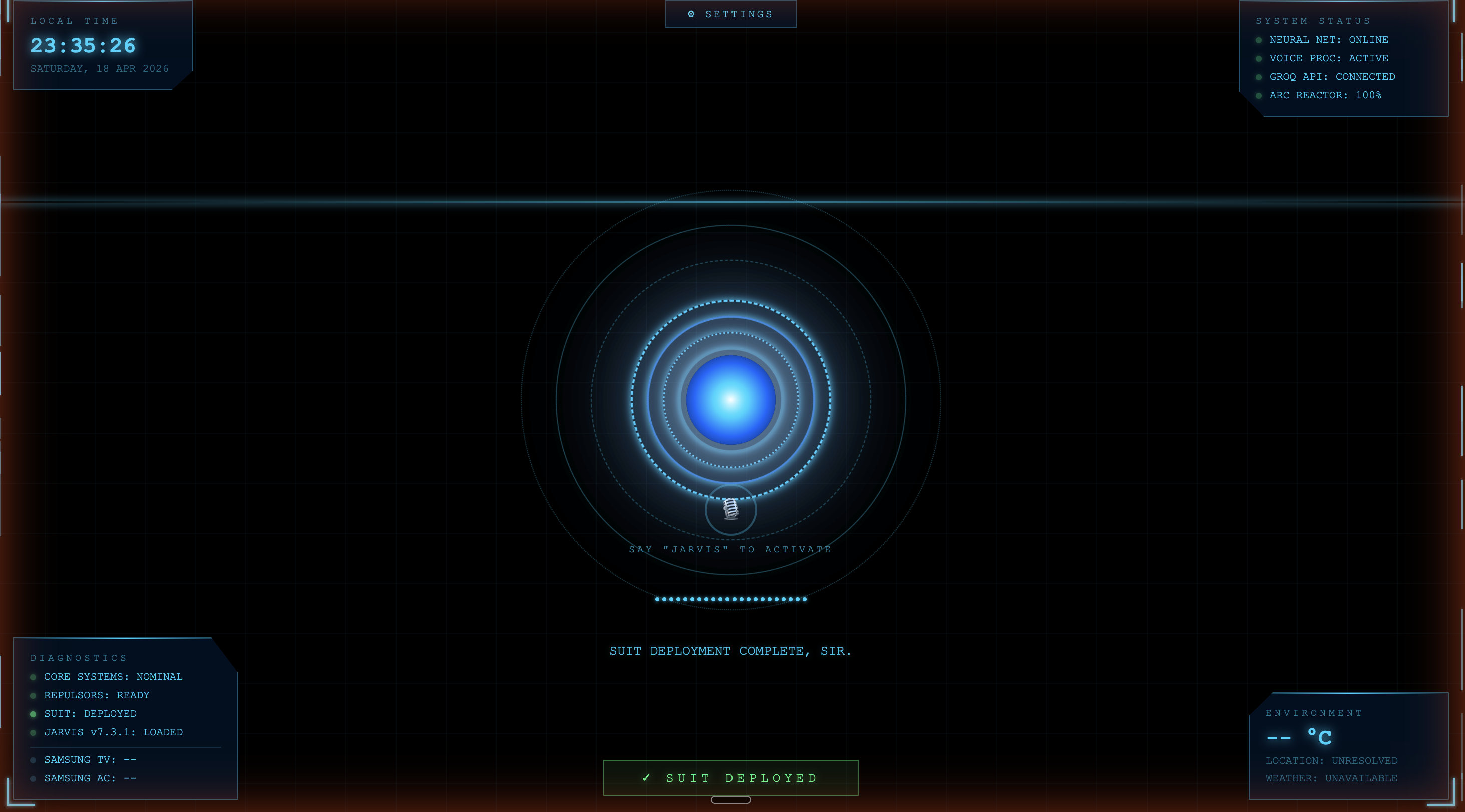Click the NEURAL NET status indicator dot
The width and height of the screenshot is (1465, 812).
[x=1258, y=40]
